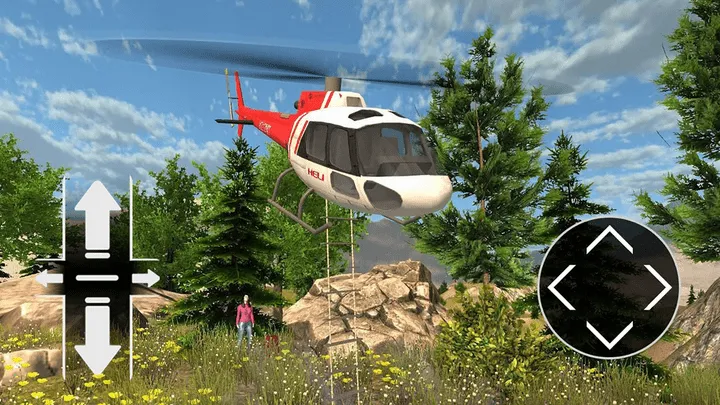Tap the up chevron on circular pad
The width and height of the screenshot is (720, 405).
tap(609, 240)
